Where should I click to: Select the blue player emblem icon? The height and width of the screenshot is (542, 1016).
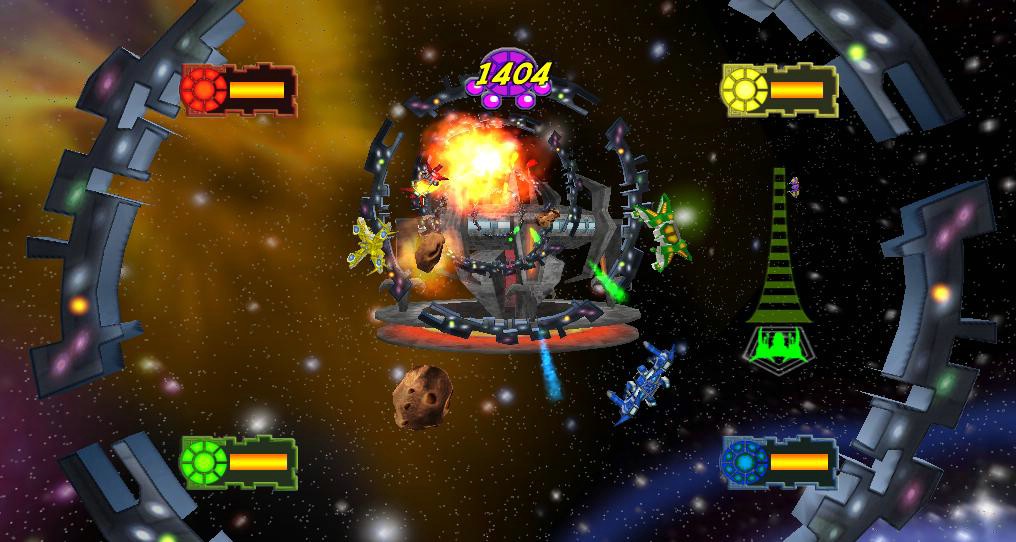coord(744,461)
